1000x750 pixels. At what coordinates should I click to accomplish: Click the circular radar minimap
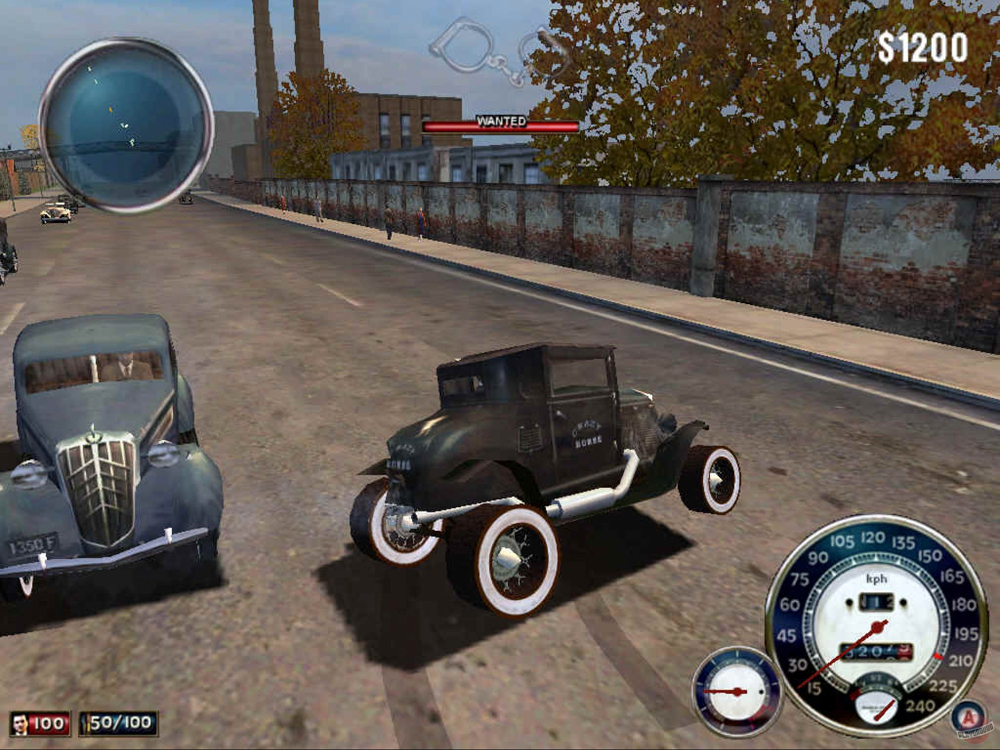(x=126, y=125)
